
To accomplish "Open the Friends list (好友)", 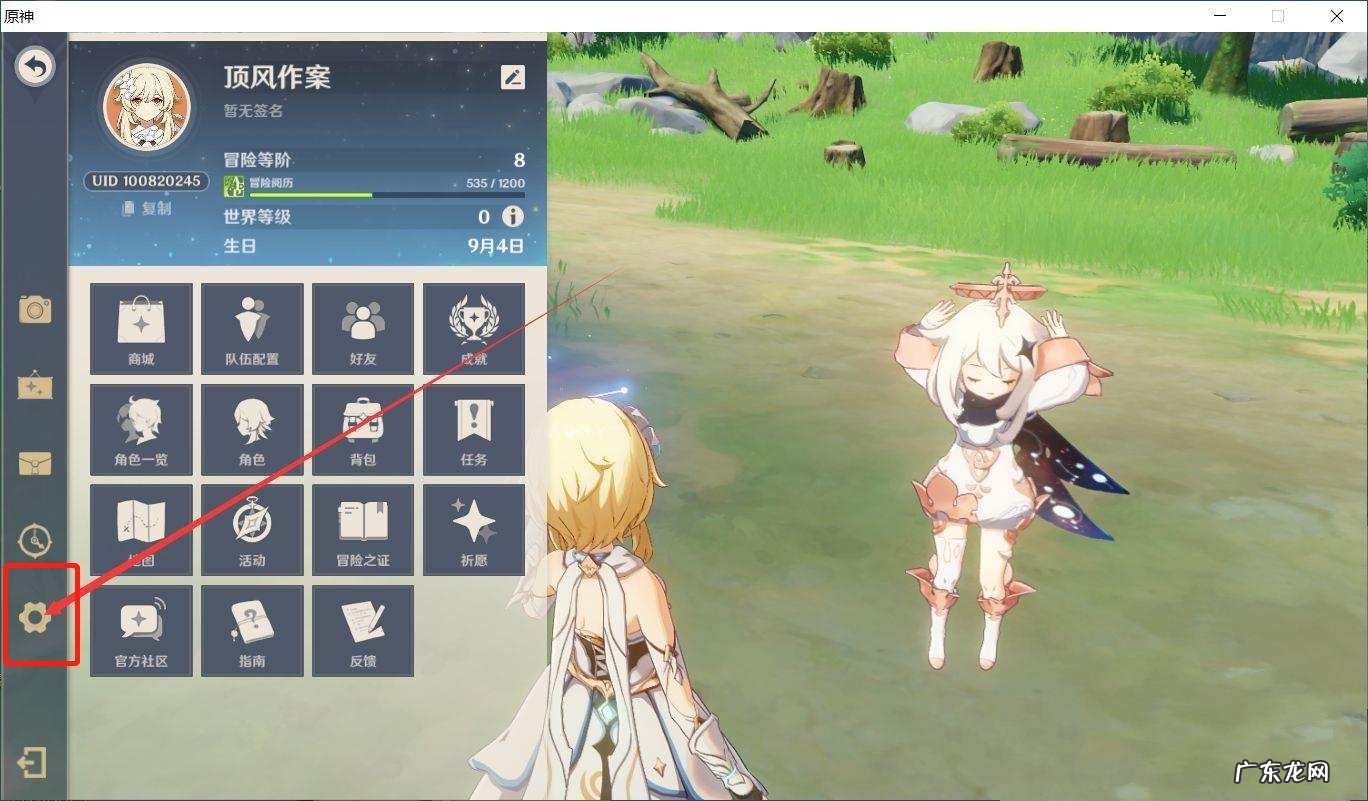I will click(363, 329).
